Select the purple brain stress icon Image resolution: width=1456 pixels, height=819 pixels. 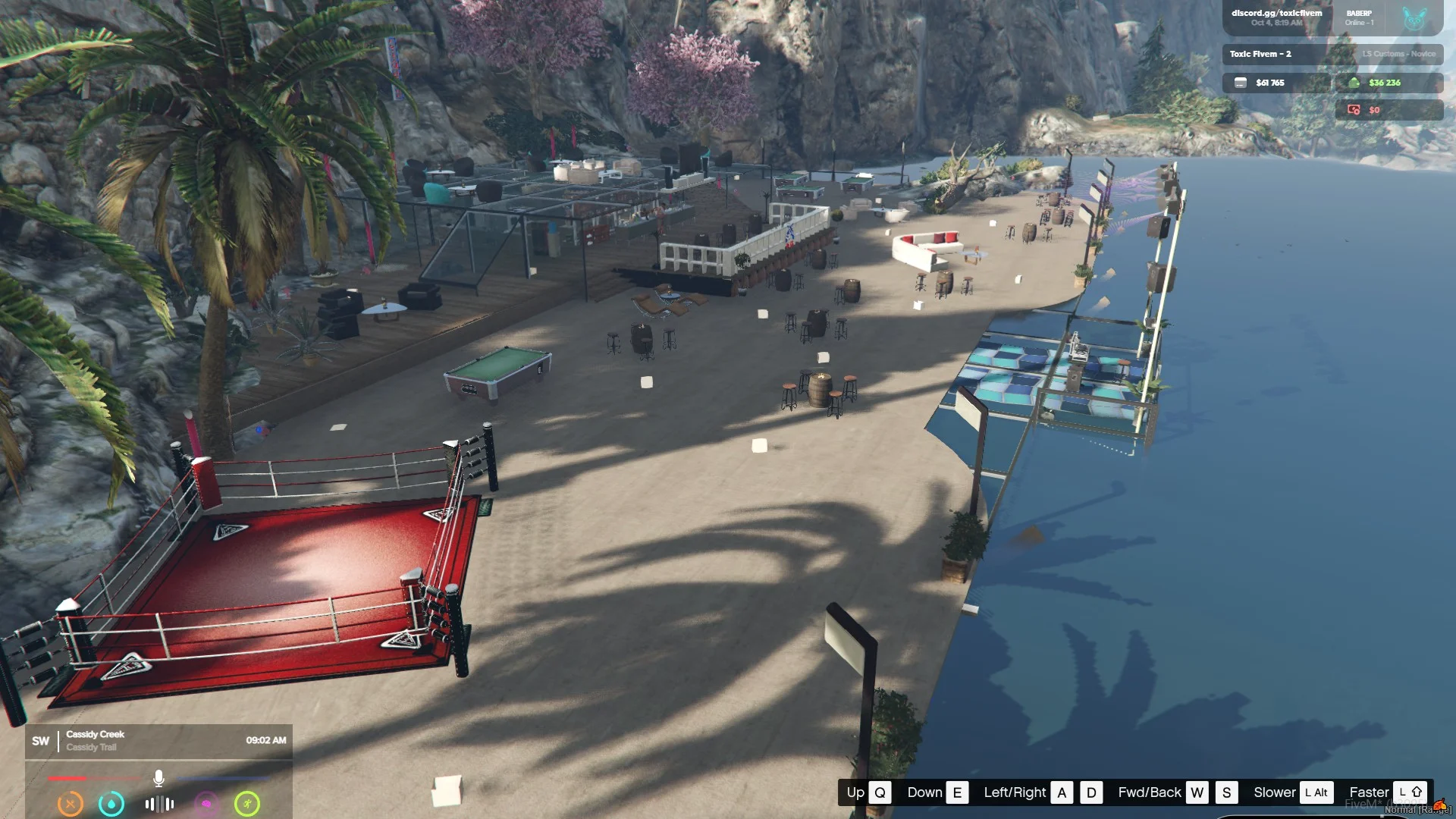tap(206, 803)
